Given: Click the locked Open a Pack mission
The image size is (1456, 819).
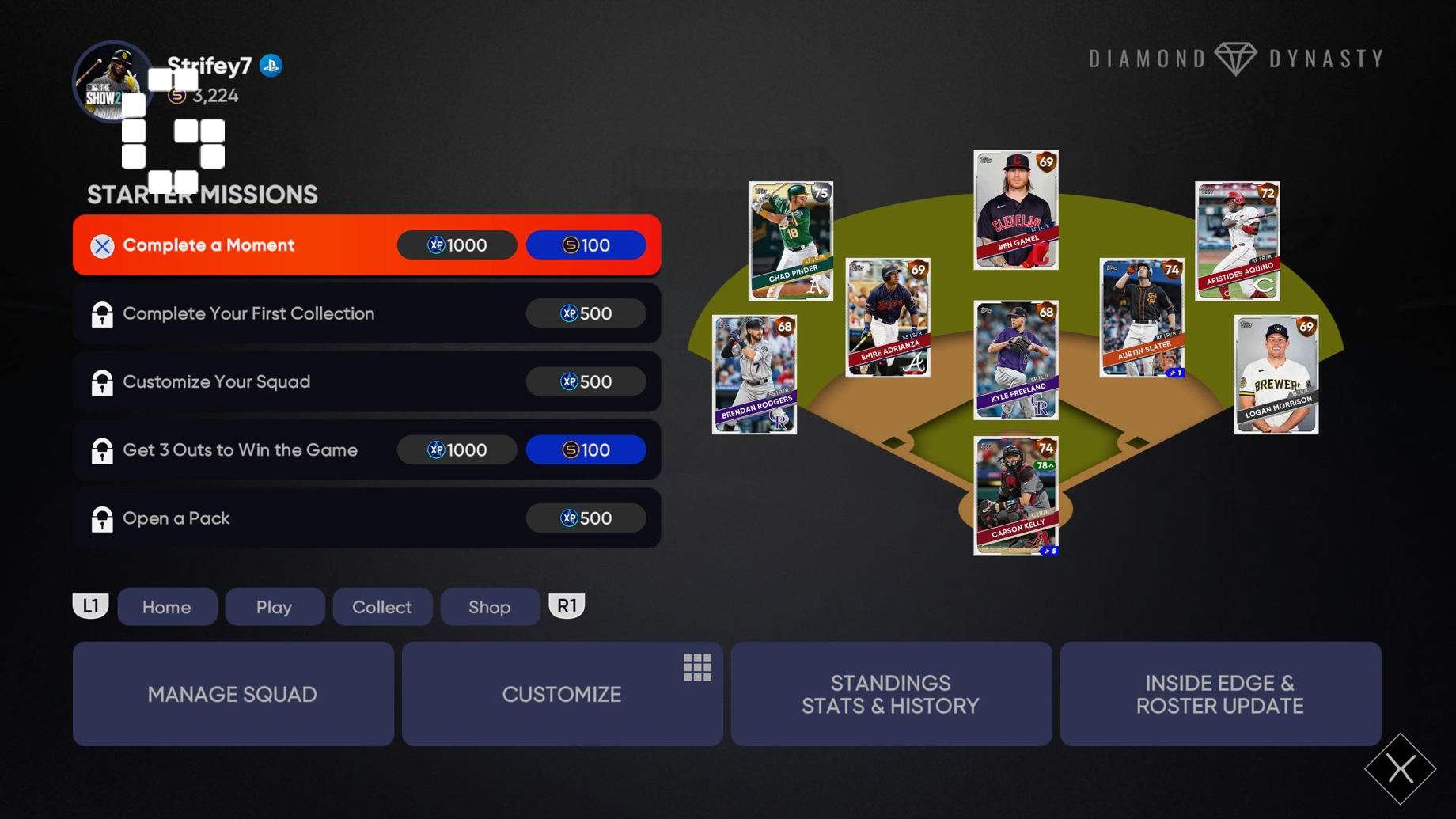Looking at the screenshot, I should (x=237, y=518).
